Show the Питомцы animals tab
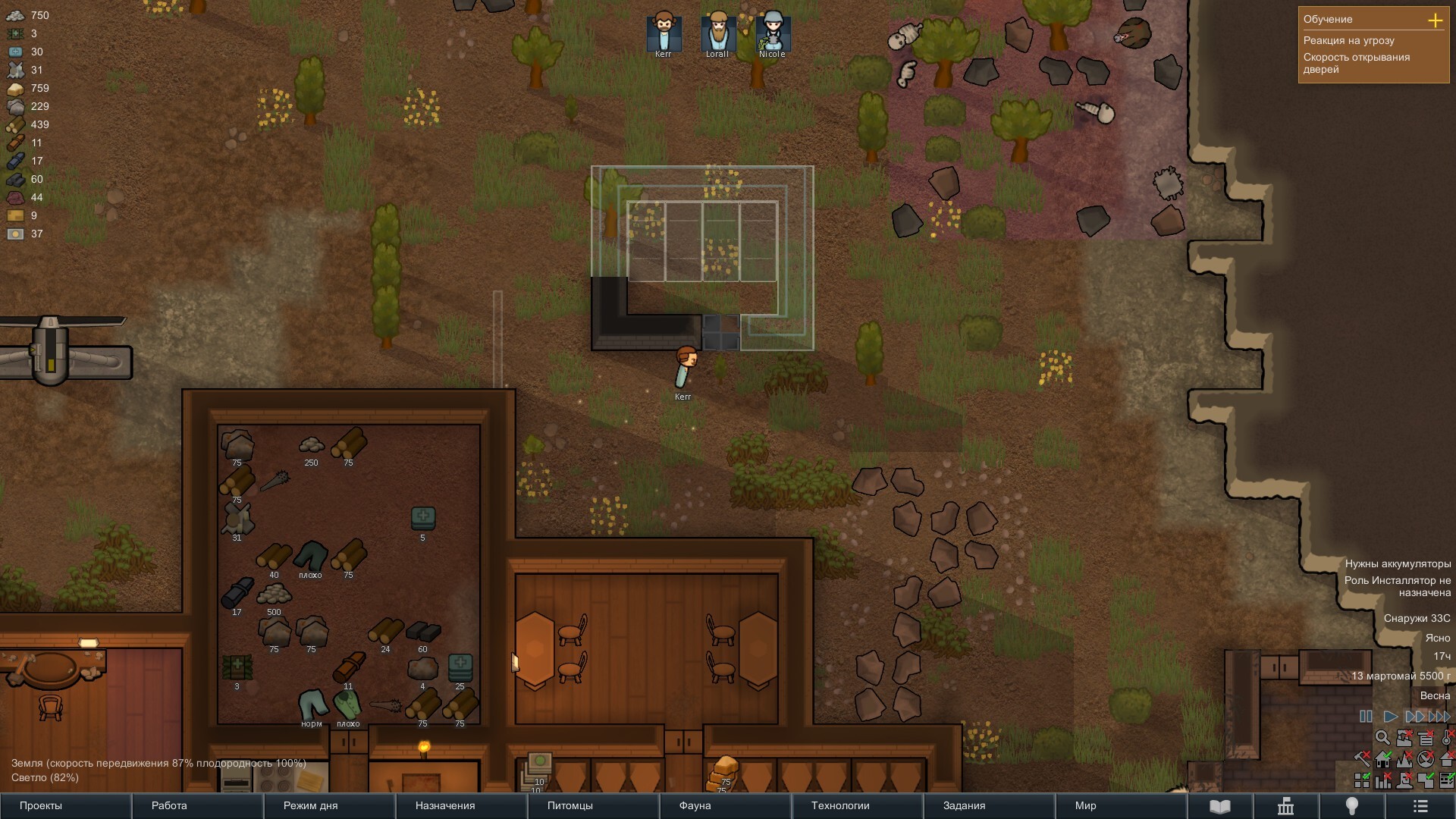This screenshot has width=1456, height=819. (593, 805)
